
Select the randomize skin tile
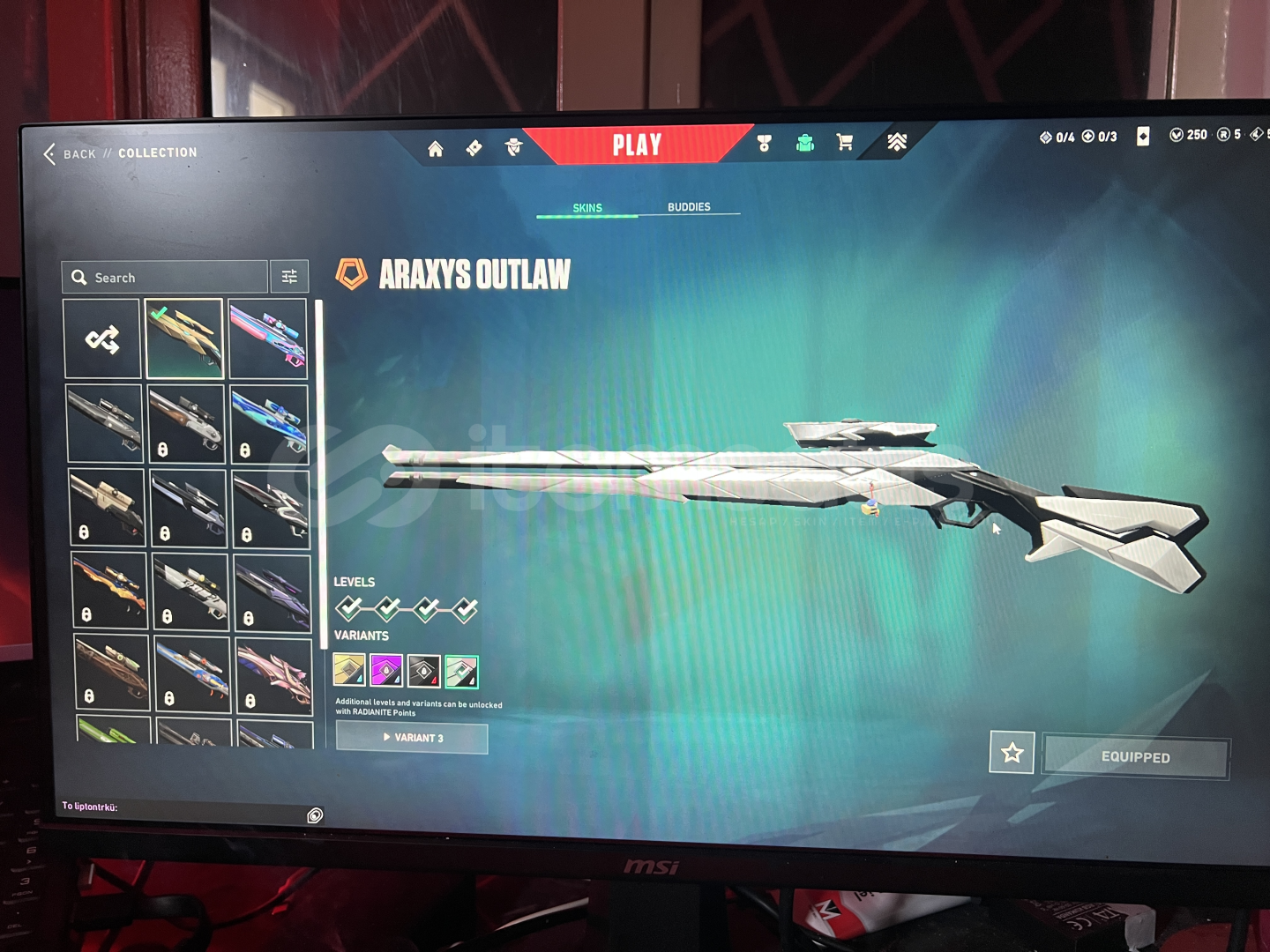(102, 339)
